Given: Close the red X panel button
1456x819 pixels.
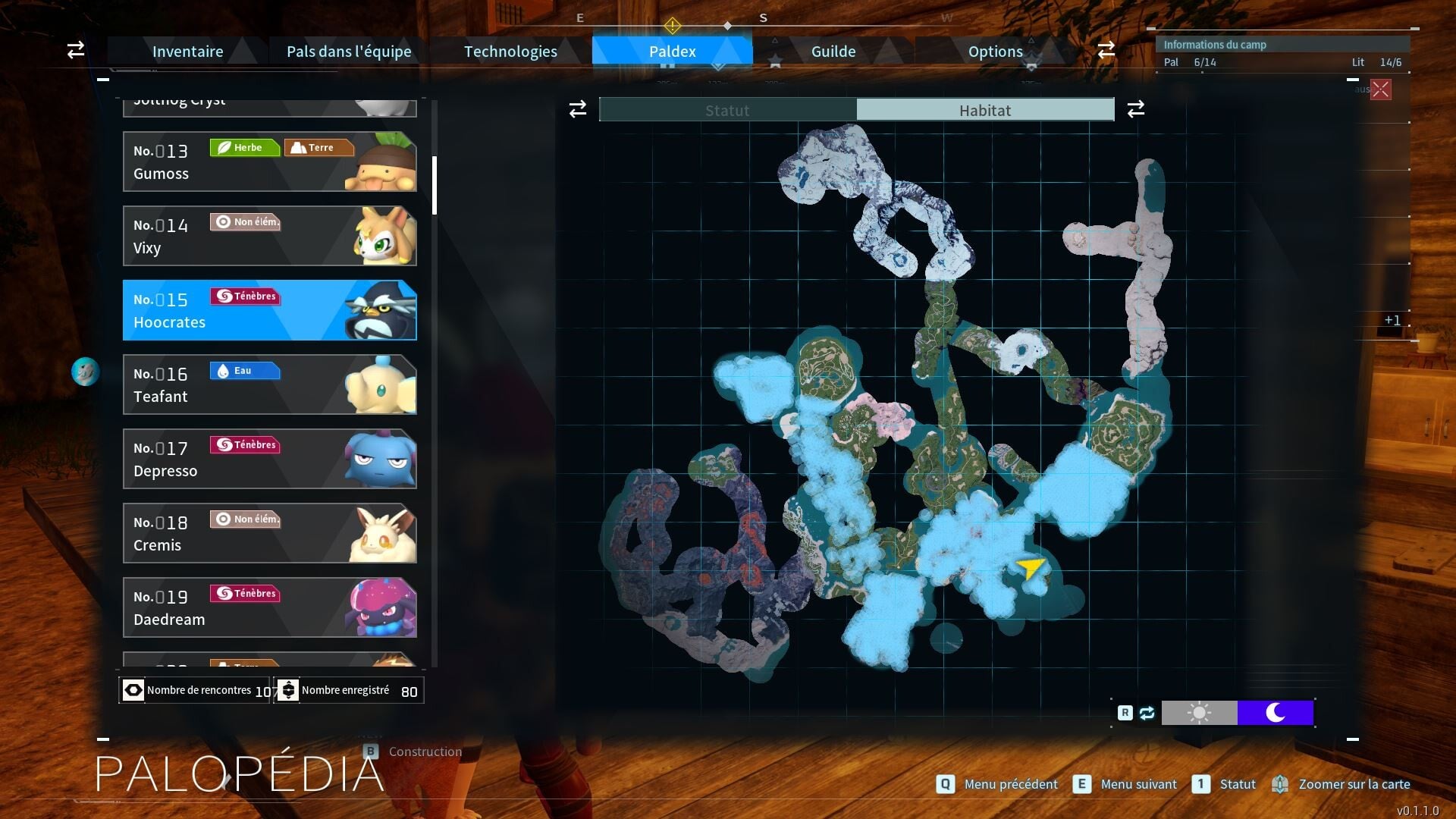Looking at the screenshot, I should tap(1381, 89).
